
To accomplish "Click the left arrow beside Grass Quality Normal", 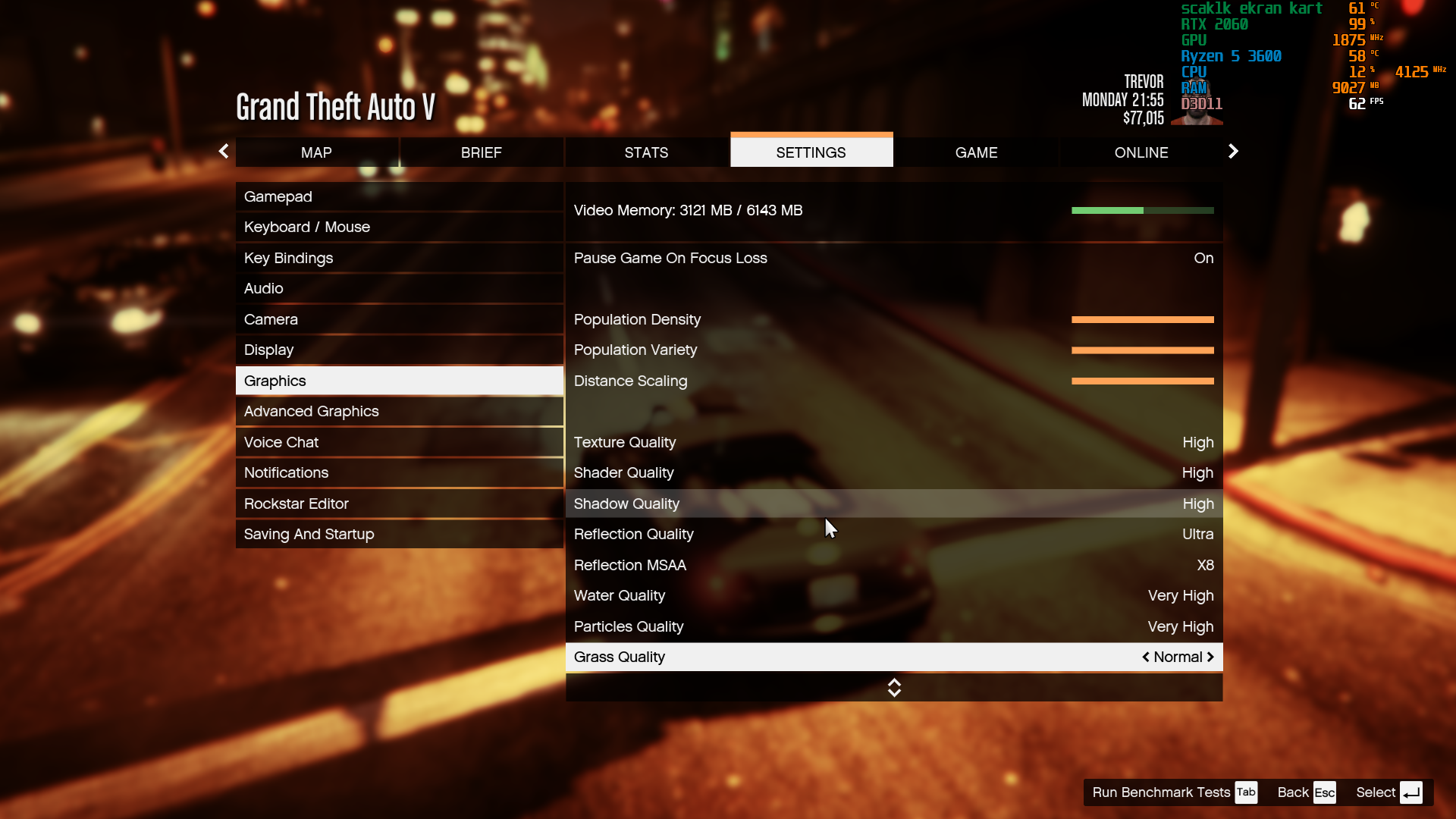I will pyautogui.click(x=1146, y=657).
